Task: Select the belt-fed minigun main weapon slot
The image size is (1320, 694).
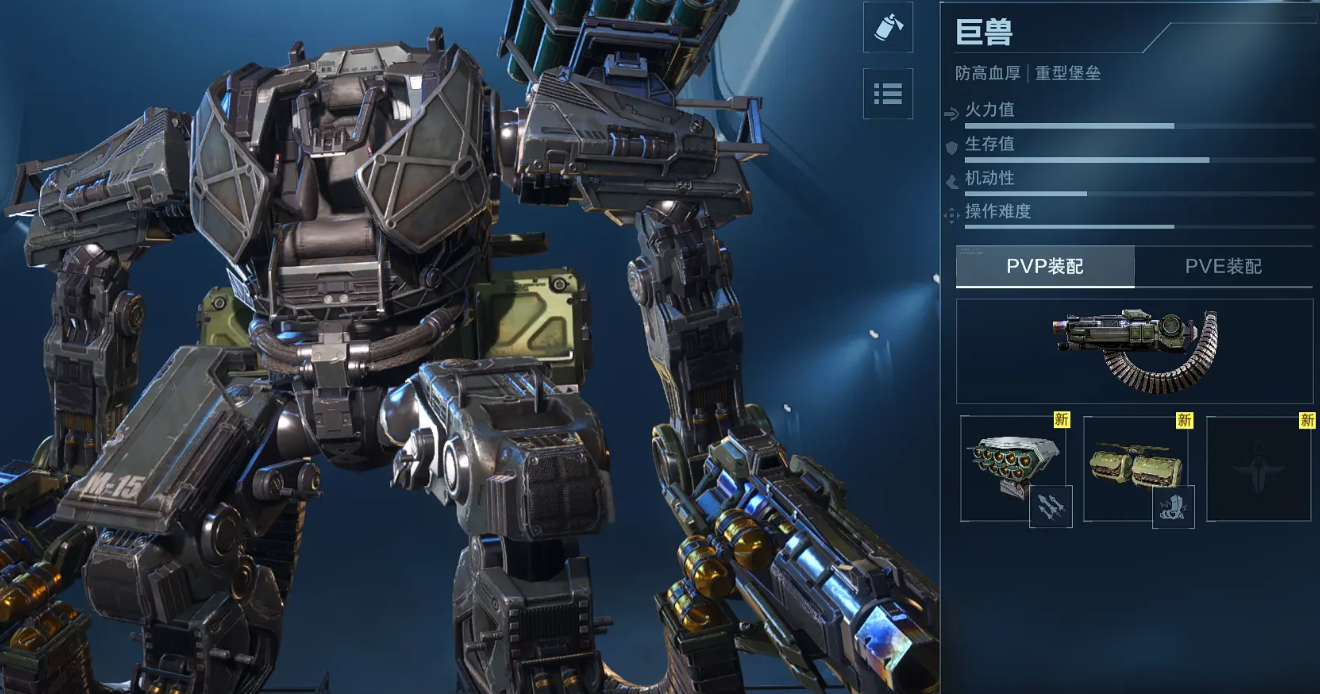Action: [x=1134, y=351]
